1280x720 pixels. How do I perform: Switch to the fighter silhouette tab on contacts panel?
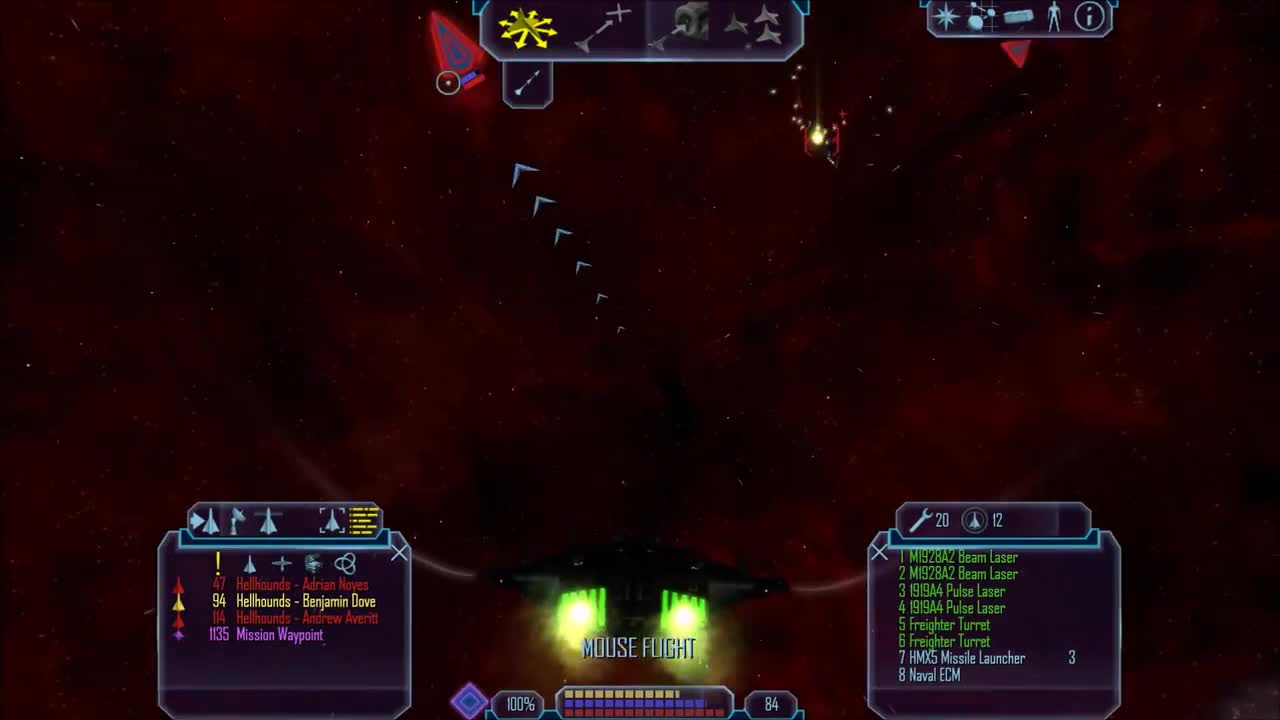269,519
